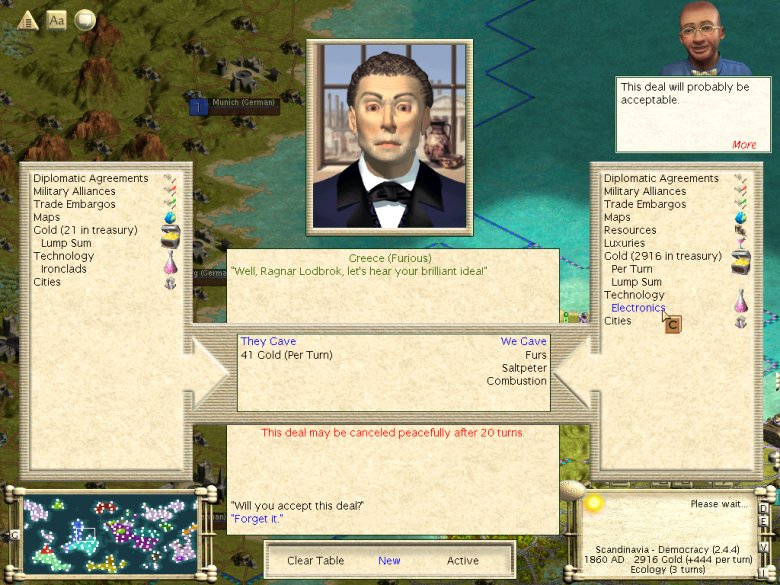Remove Combustion from the trade table
Viewport: 780px width, 585px height.
(x=517, y=381)
